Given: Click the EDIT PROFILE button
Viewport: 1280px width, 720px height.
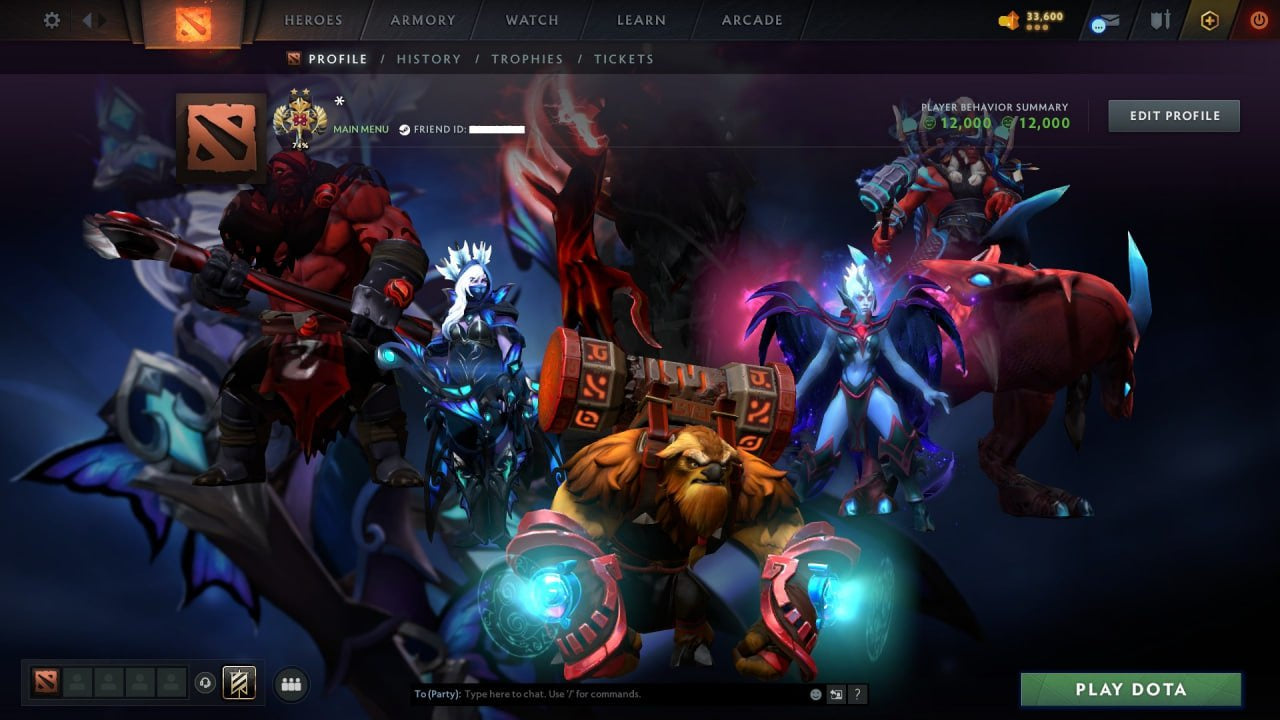Looking at the screenshot, I should click(x=1173, y=115).
